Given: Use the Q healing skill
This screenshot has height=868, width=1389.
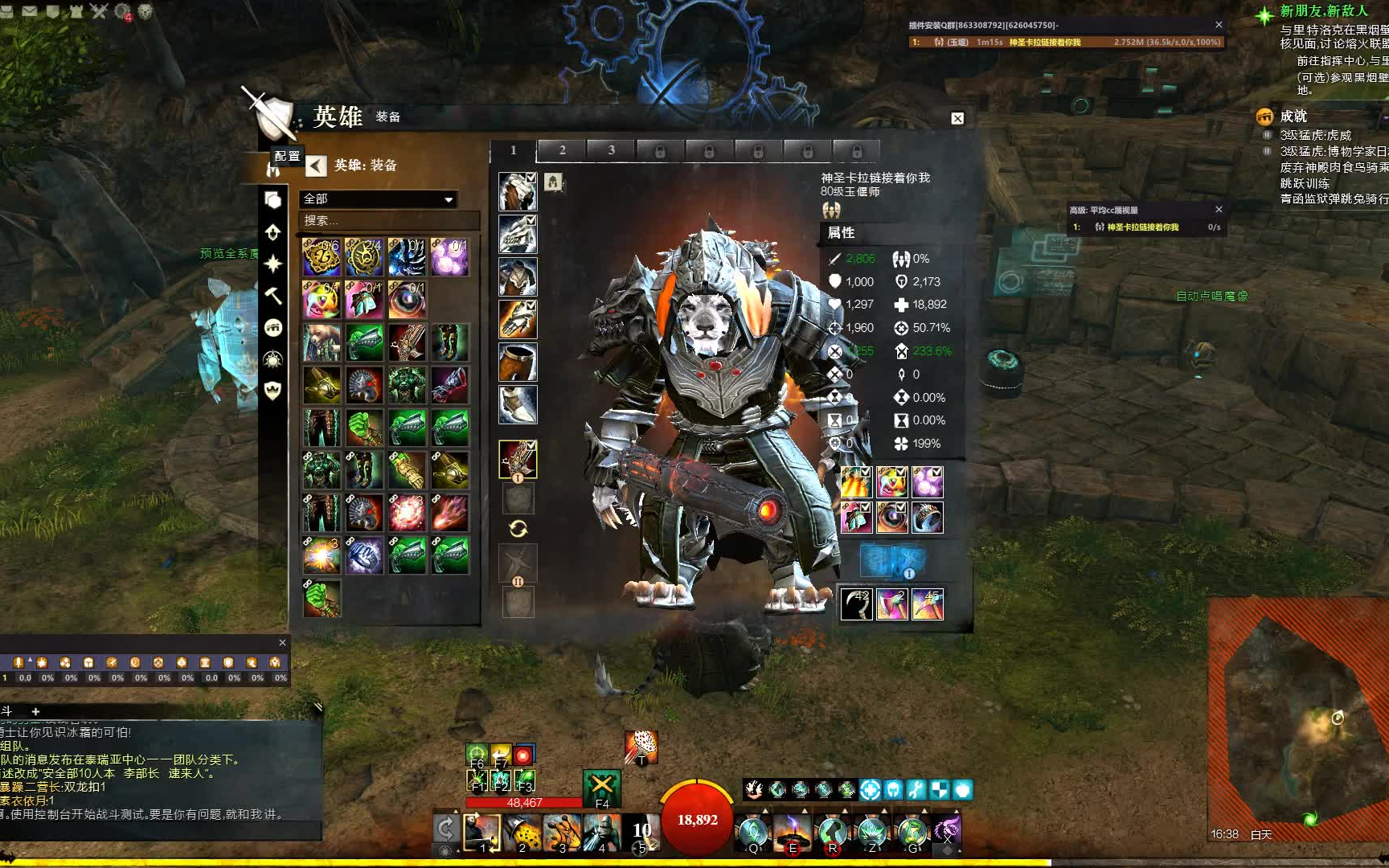Looking at the screenshot, I should (x=753, y=832).
